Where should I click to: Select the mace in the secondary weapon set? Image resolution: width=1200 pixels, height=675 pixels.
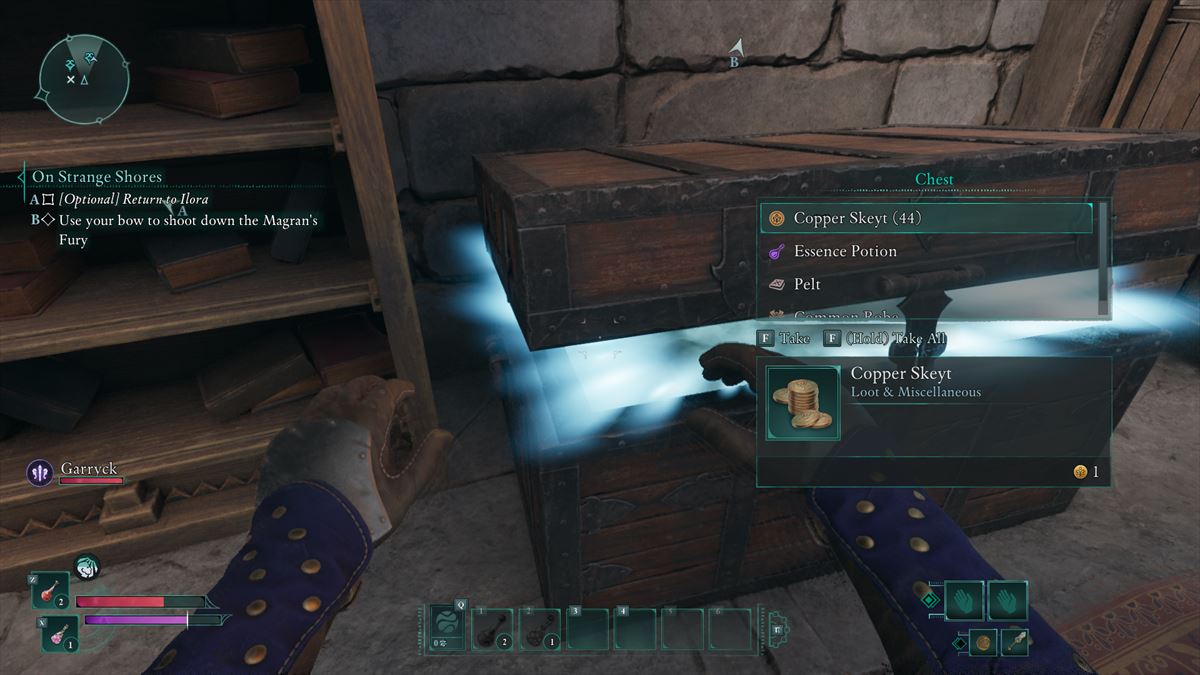[x=1016, y=642]
